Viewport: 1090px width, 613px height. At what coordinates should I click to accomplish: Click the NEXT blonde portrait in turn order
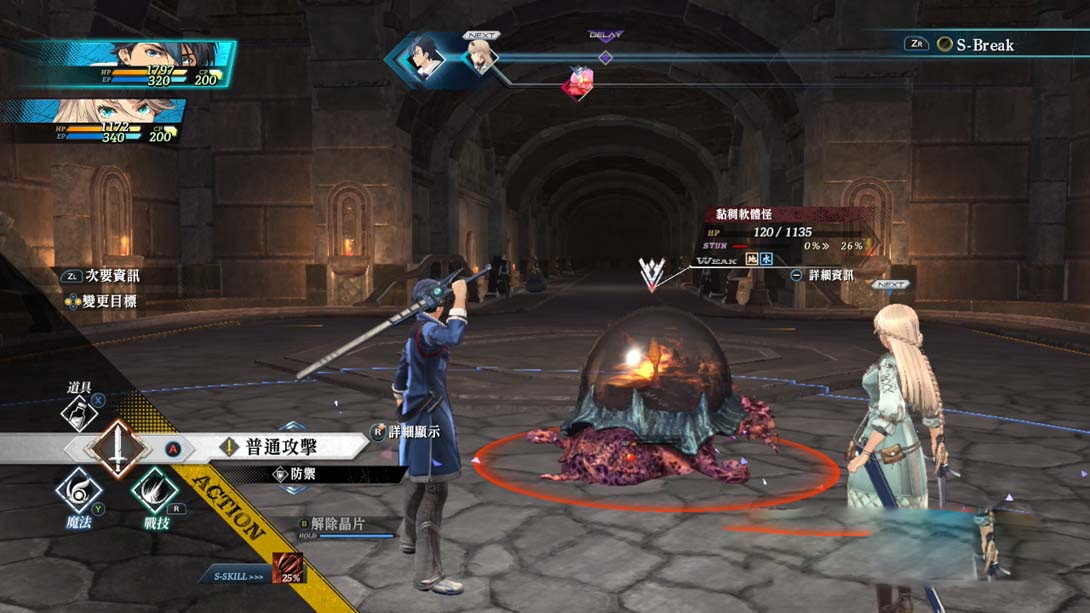tap(481, 56)
